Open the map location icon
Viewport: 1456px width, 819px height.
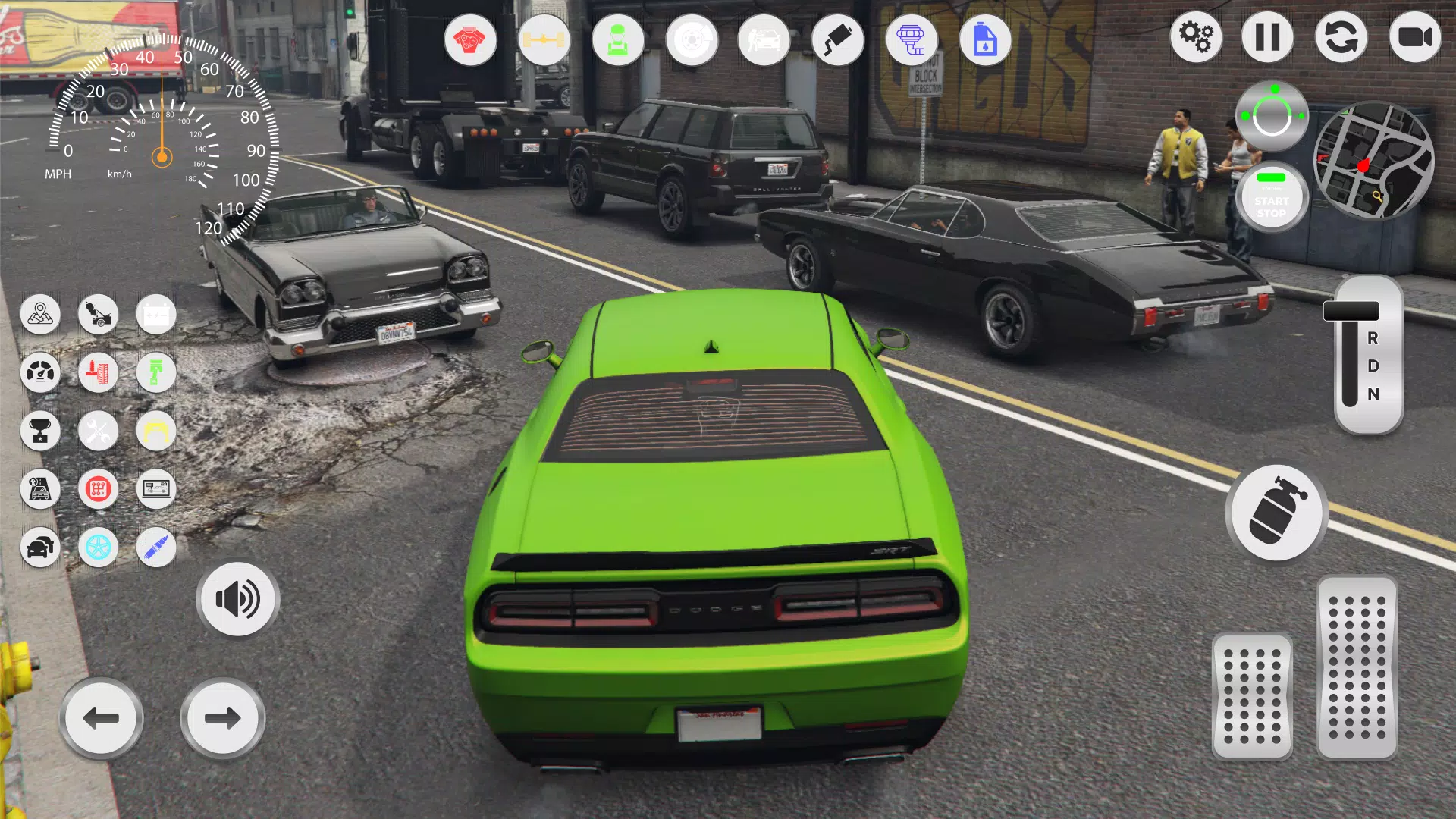coord(41,314)
